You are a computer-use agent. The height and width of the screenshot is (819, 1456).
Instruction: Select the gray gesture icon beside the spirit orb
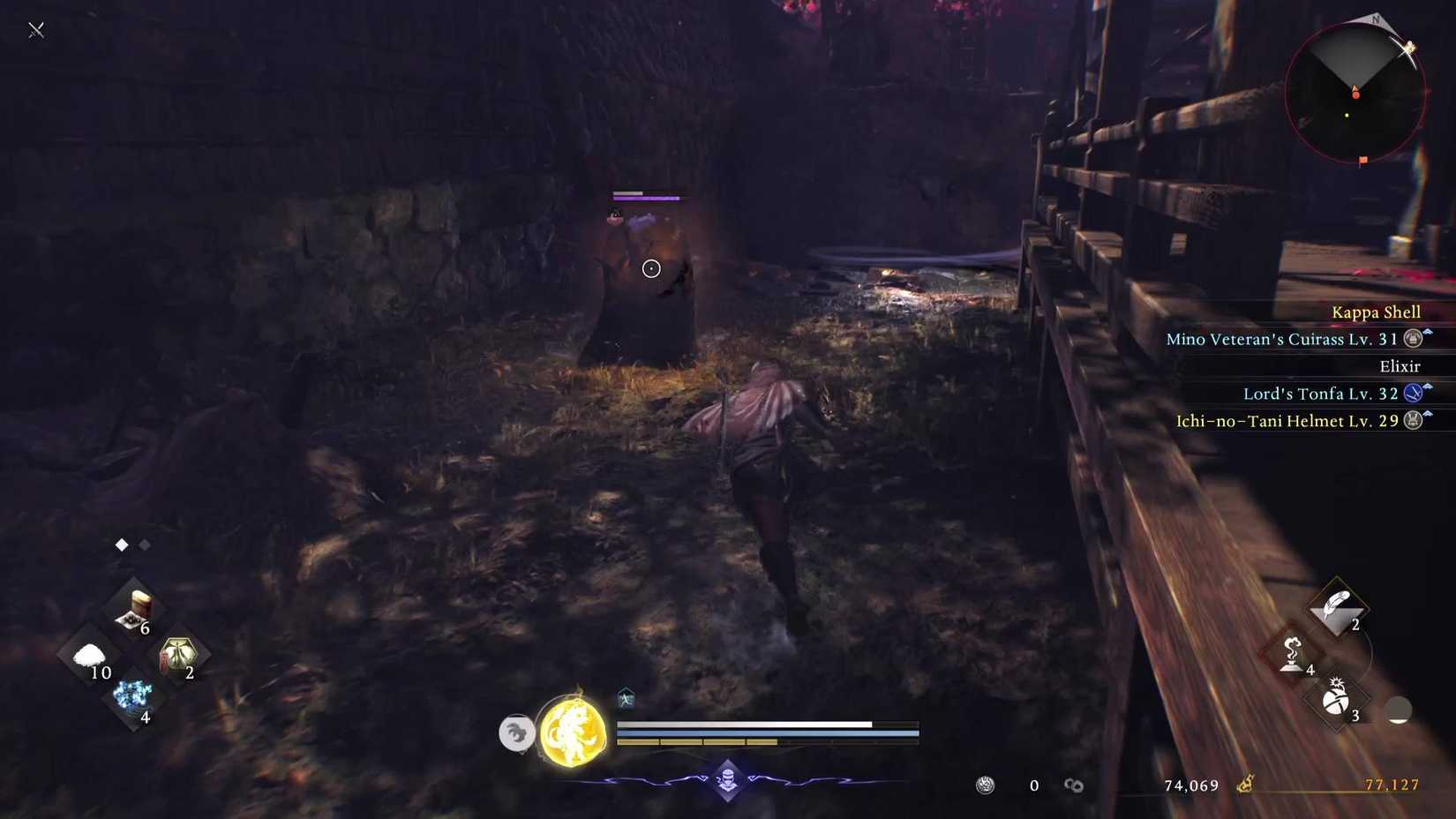pos(516,733)
